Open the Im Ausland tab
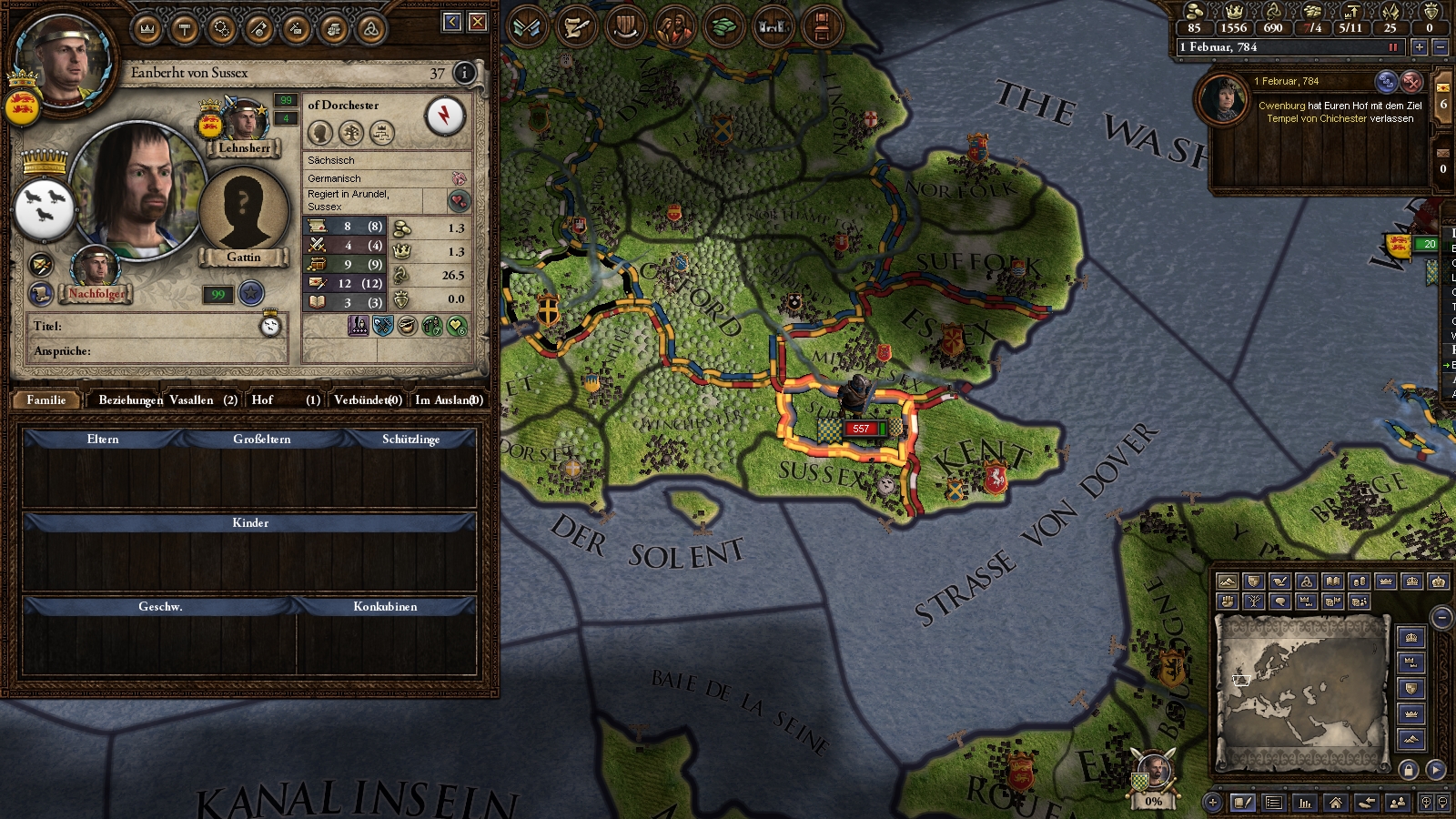This screenshot has height=819, width=1456. click(x=448, y=399)
